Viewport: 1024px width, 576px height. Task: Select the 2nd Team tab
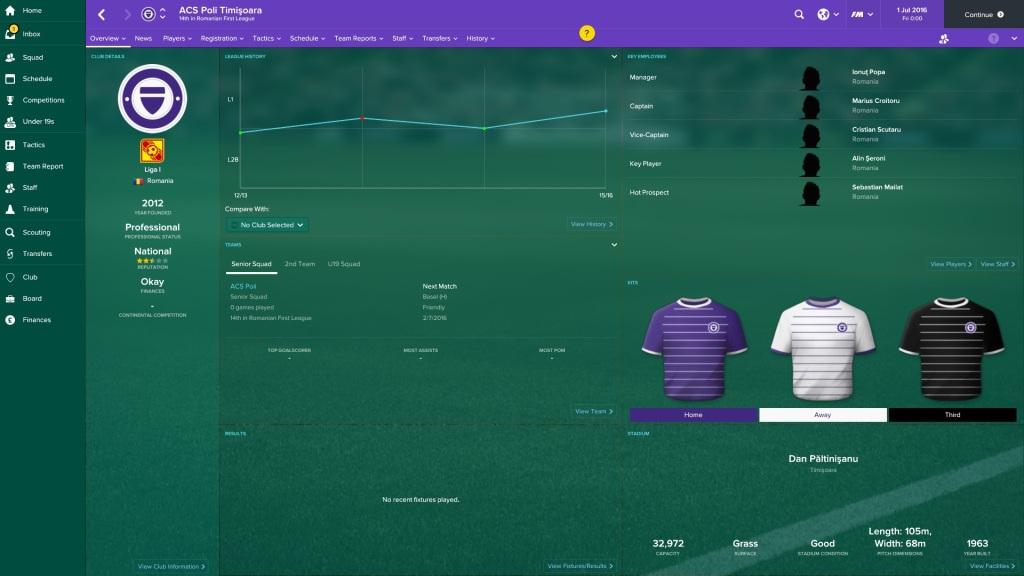click(300, 264)
